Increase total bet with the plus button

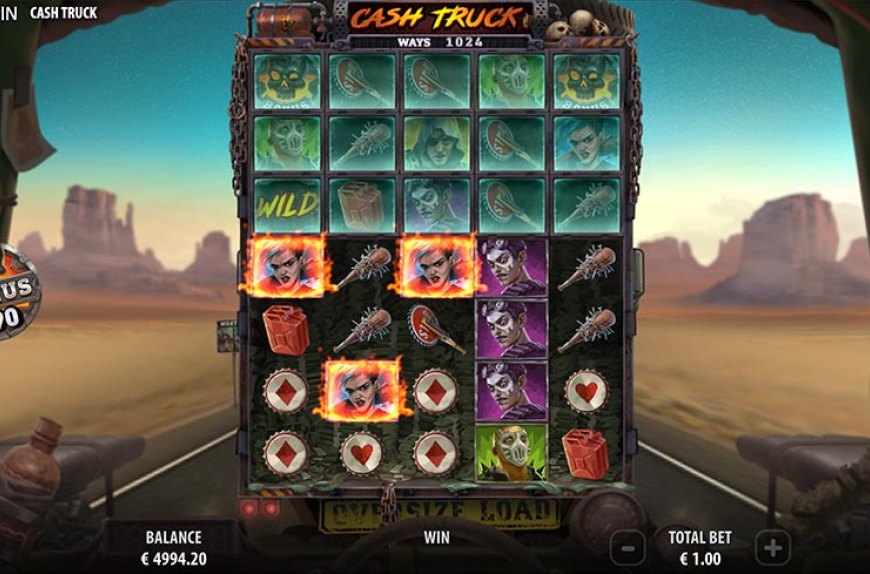(x=772, y=547)
